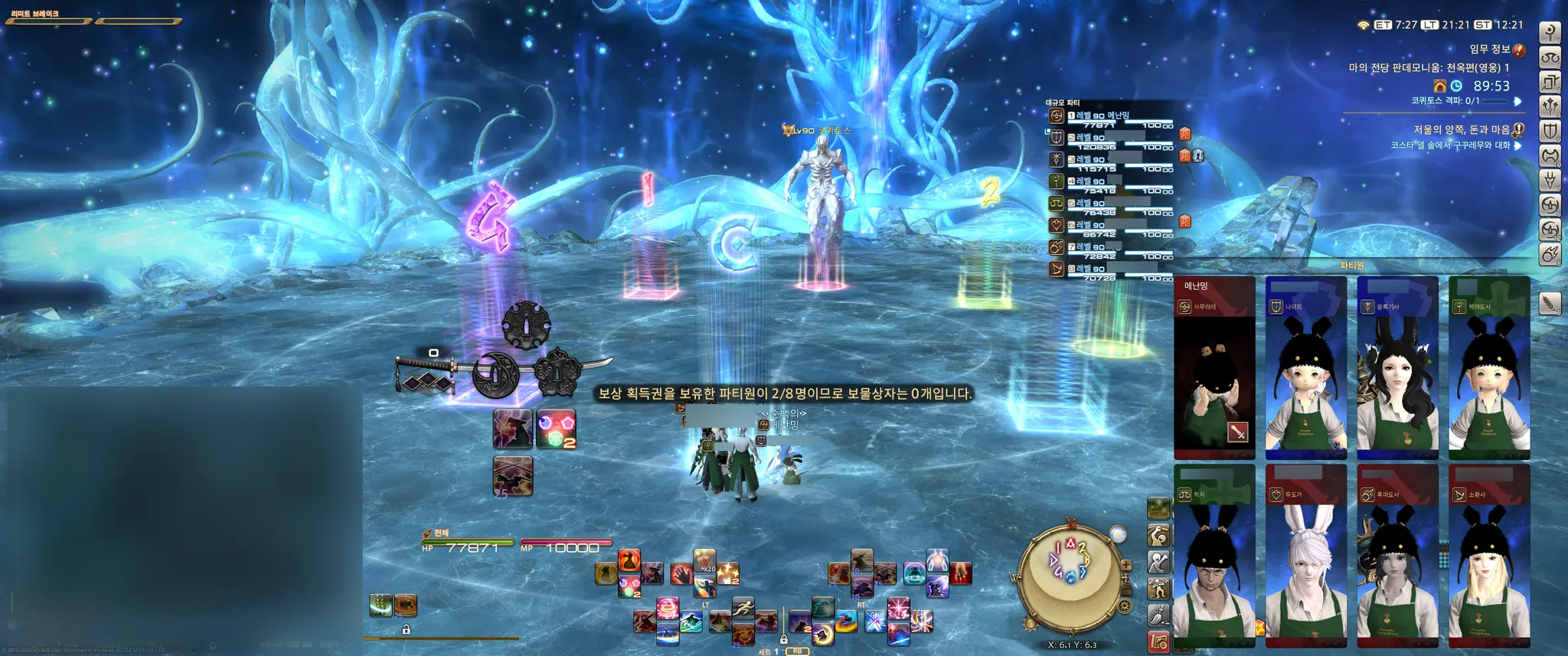
Task: Choose the 백마도사 party member portrait card
Action: (1489, 367)
